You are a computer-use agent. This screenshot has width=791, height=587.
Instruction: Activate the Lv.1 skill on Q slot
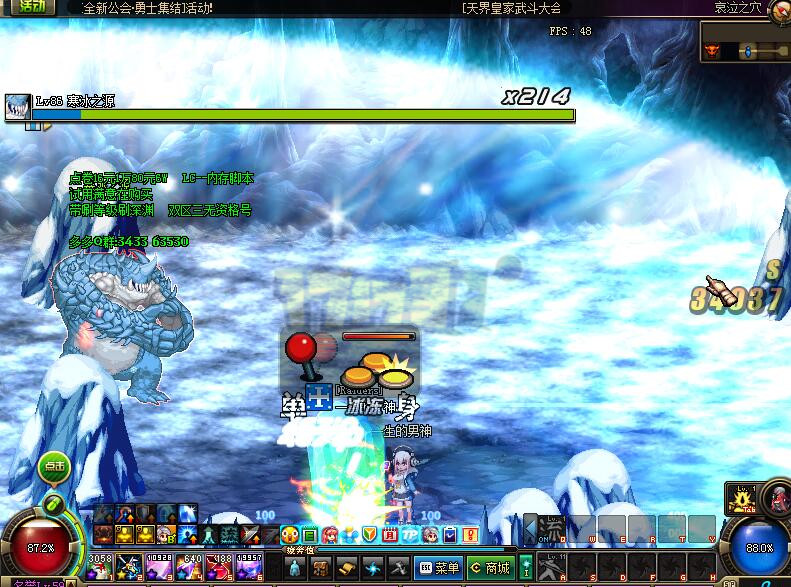[x=553, y=529]
